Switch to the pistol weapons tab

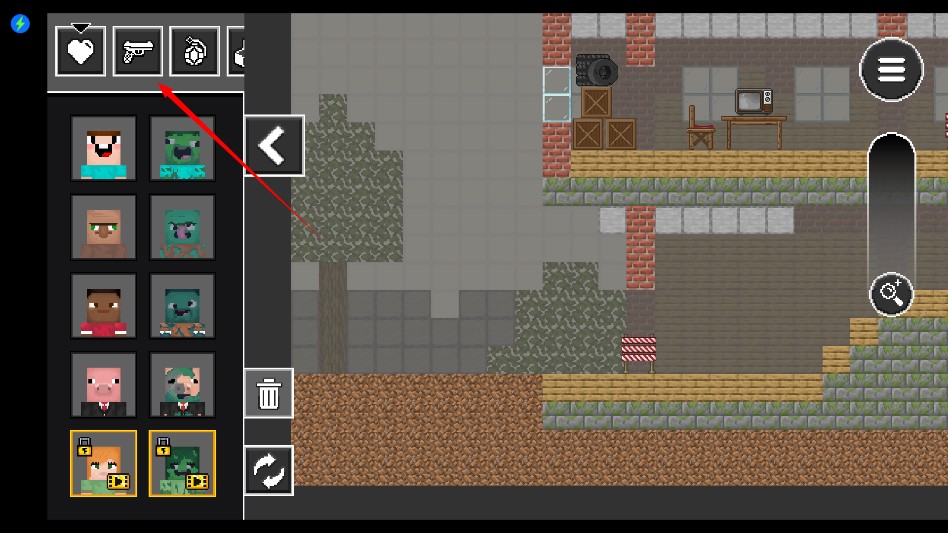point(138,51)
